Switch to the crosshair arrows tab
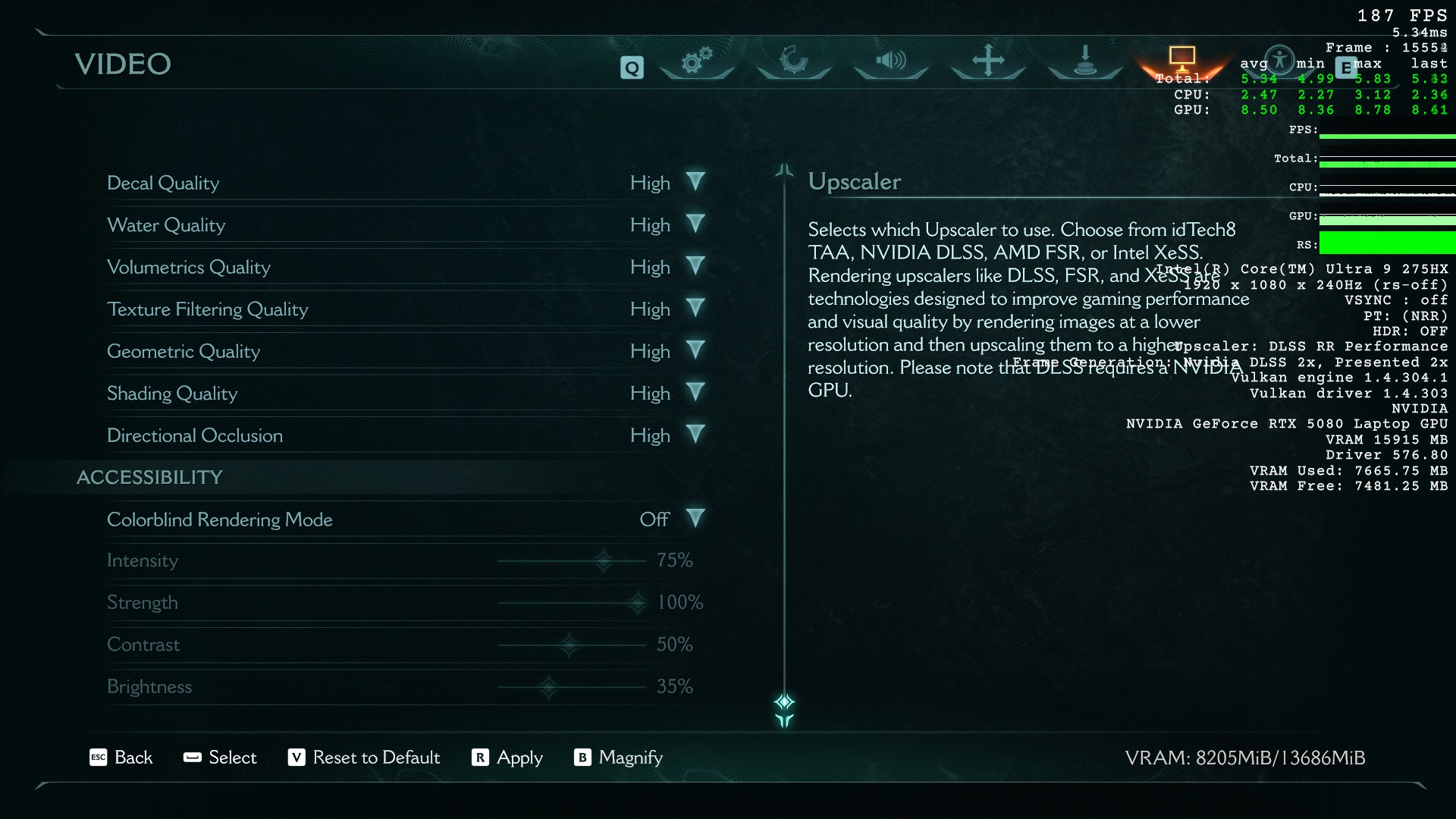The width and height of the screenshot is (1456, 819). (x=988, y=61)
